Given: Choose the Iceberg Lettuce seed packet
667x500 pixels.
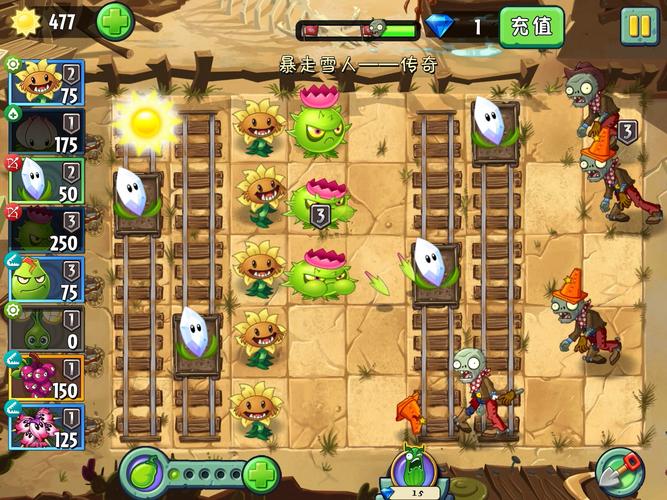Looking at the screenshot, I should pos(46,182).
